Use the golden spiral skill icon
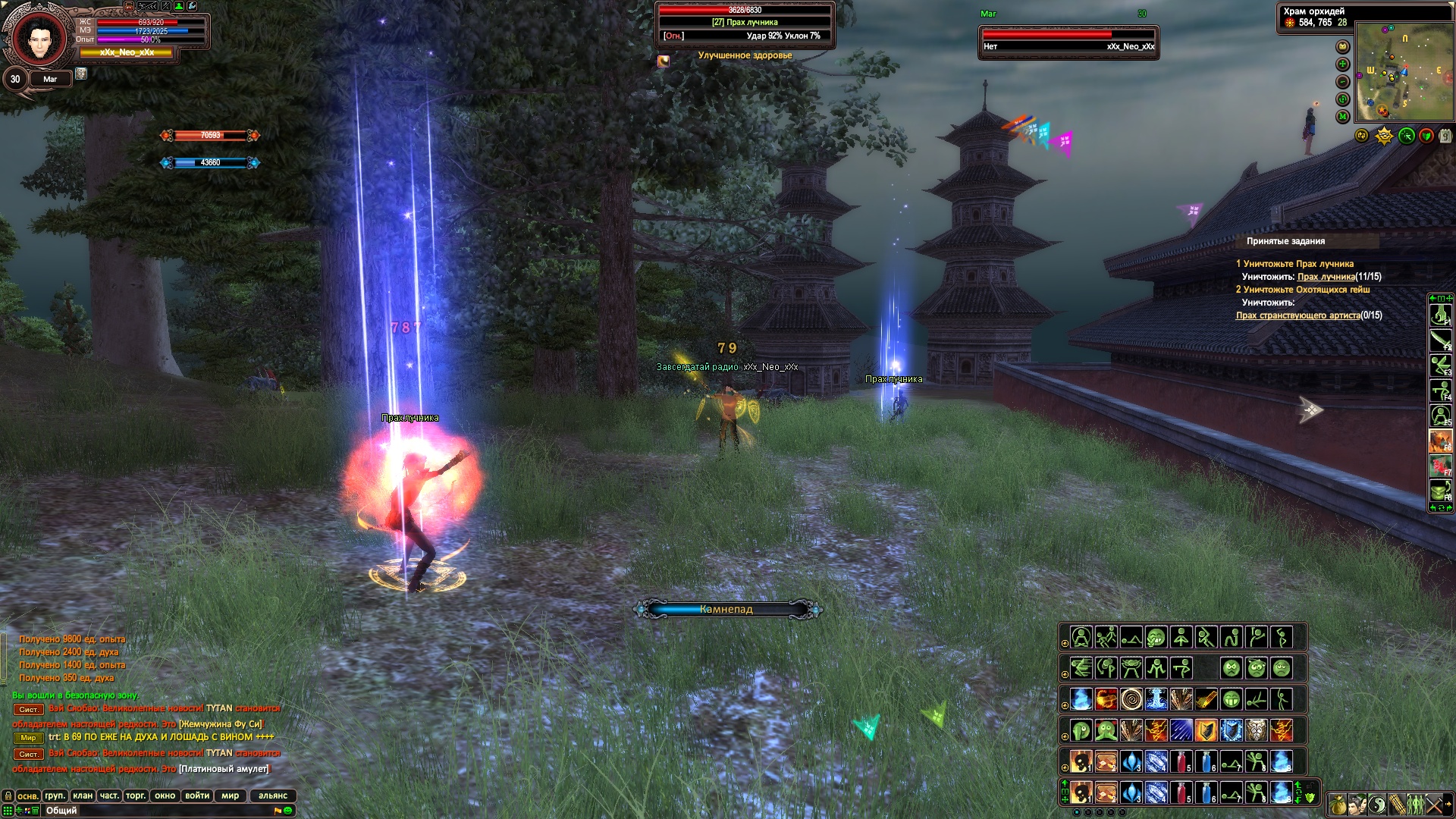 click(1131, 698)
